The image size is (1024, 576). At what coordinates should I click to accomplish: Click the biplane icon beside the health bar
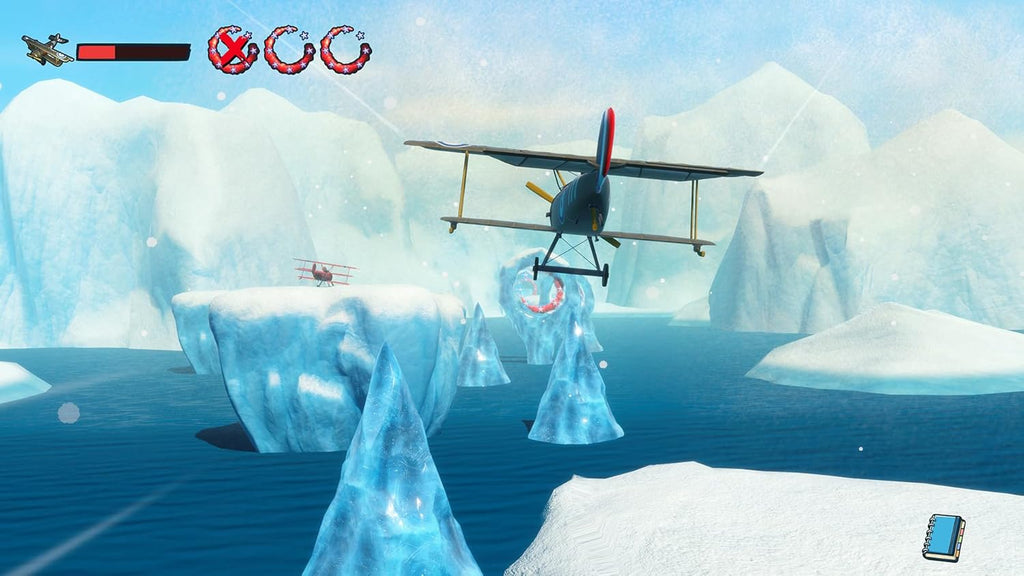click(x=47, y=50)
